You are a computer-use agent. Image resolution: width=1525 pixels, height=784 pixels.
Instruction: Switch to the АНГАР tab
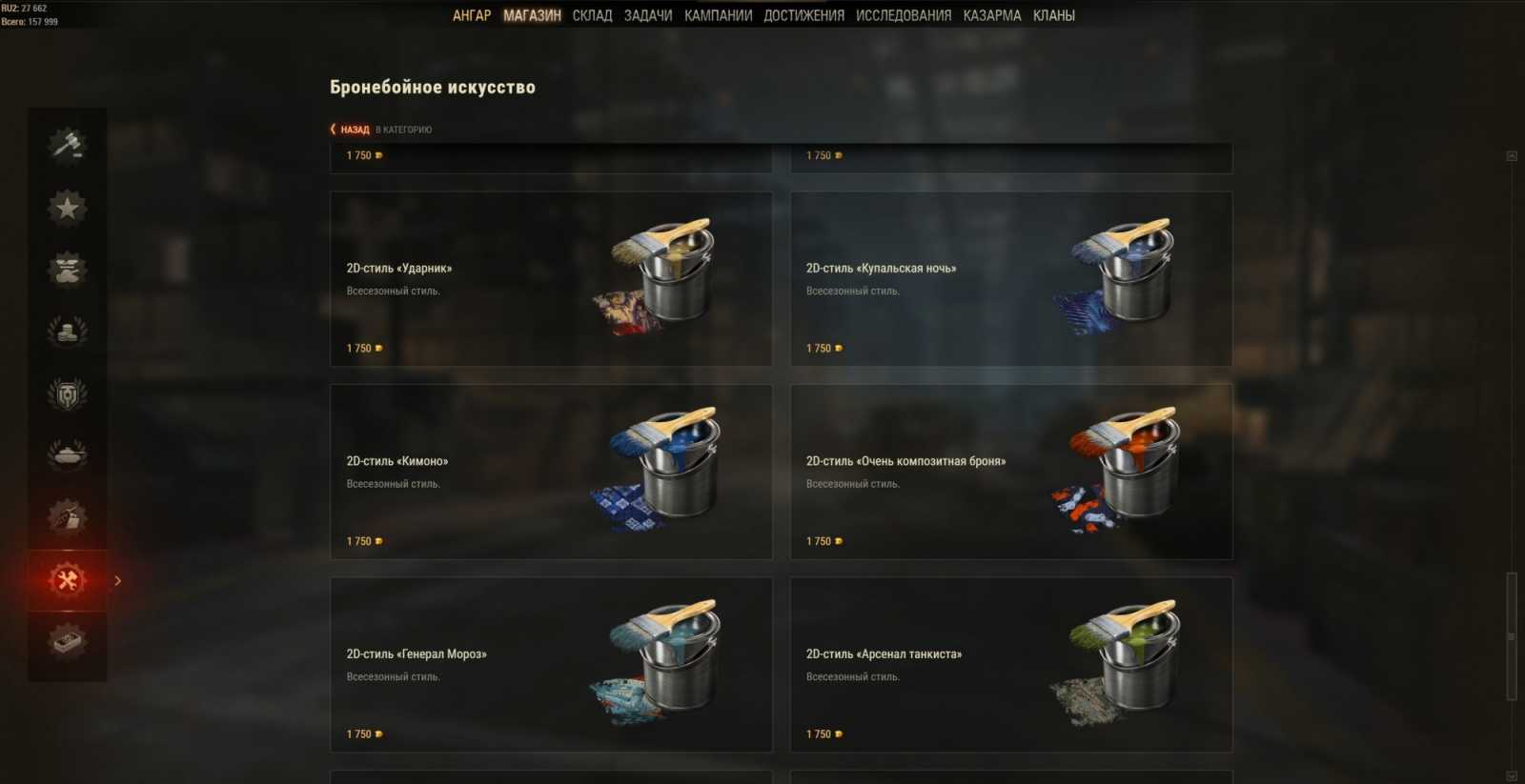pos(473,15)
